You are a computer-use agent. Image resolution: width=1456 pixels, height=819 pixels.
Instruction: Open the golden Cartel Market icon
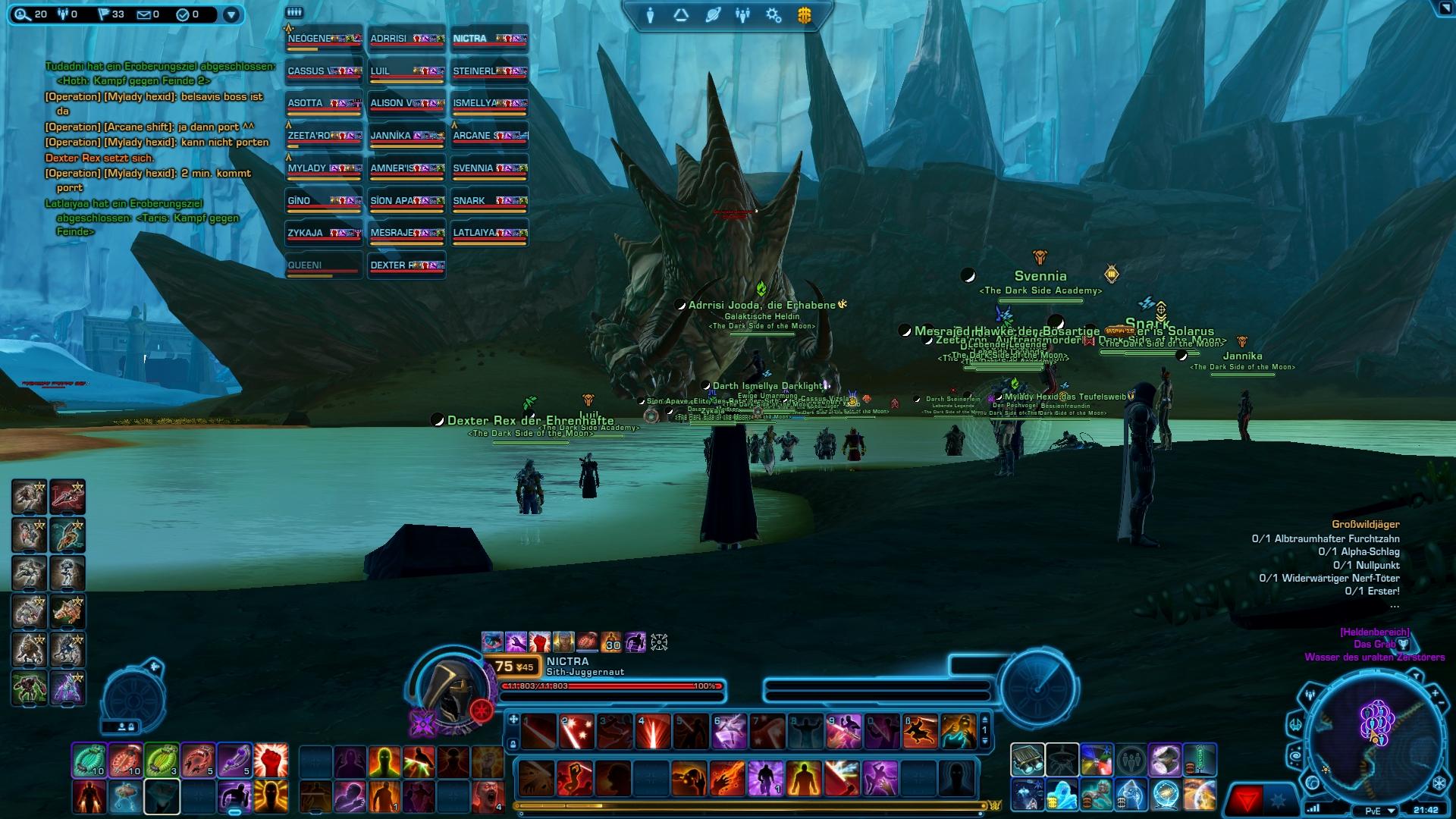click(805, 15)
